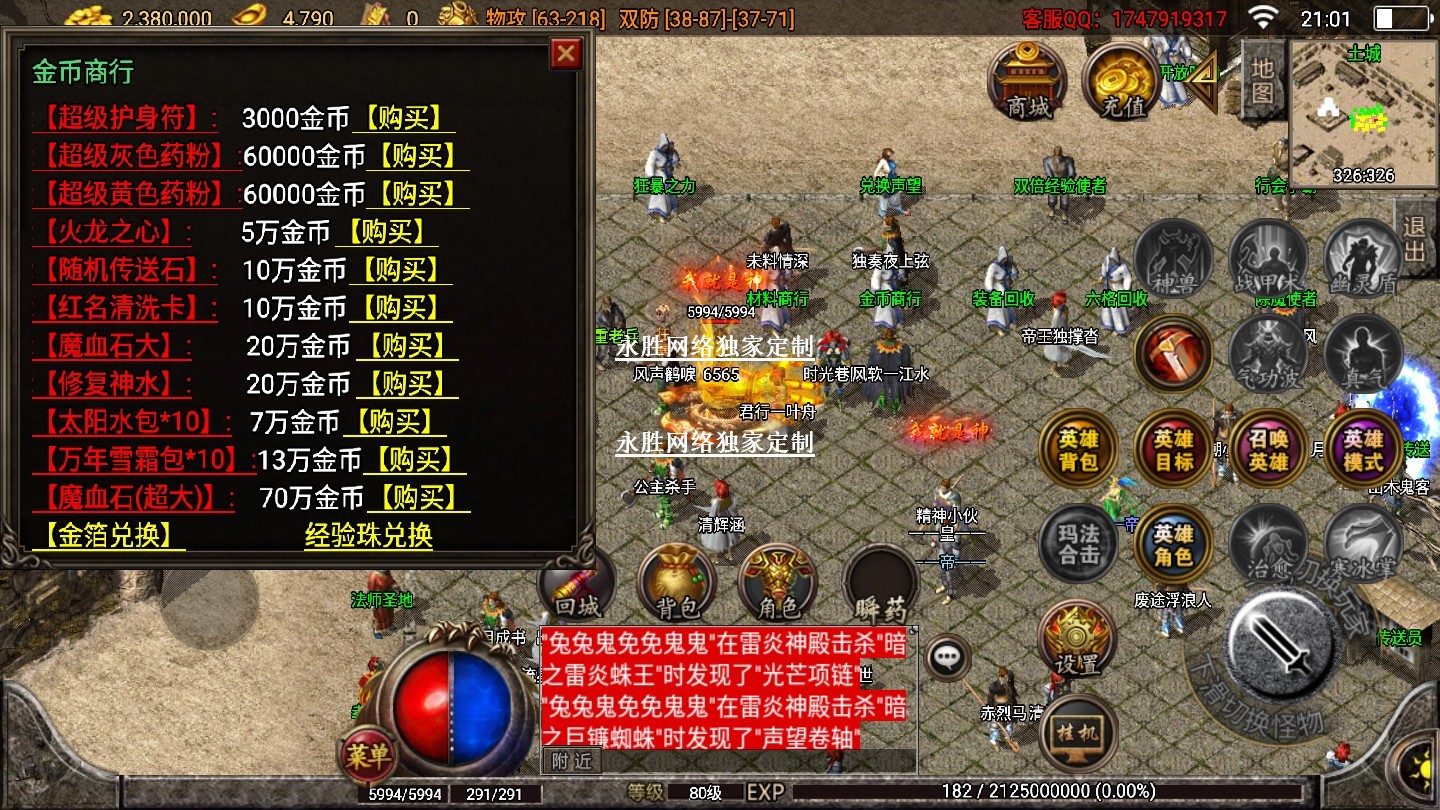Open the 经验珠兑换 exchange link
Screen dimensions: 1440x810
click(x=368, y=535)
